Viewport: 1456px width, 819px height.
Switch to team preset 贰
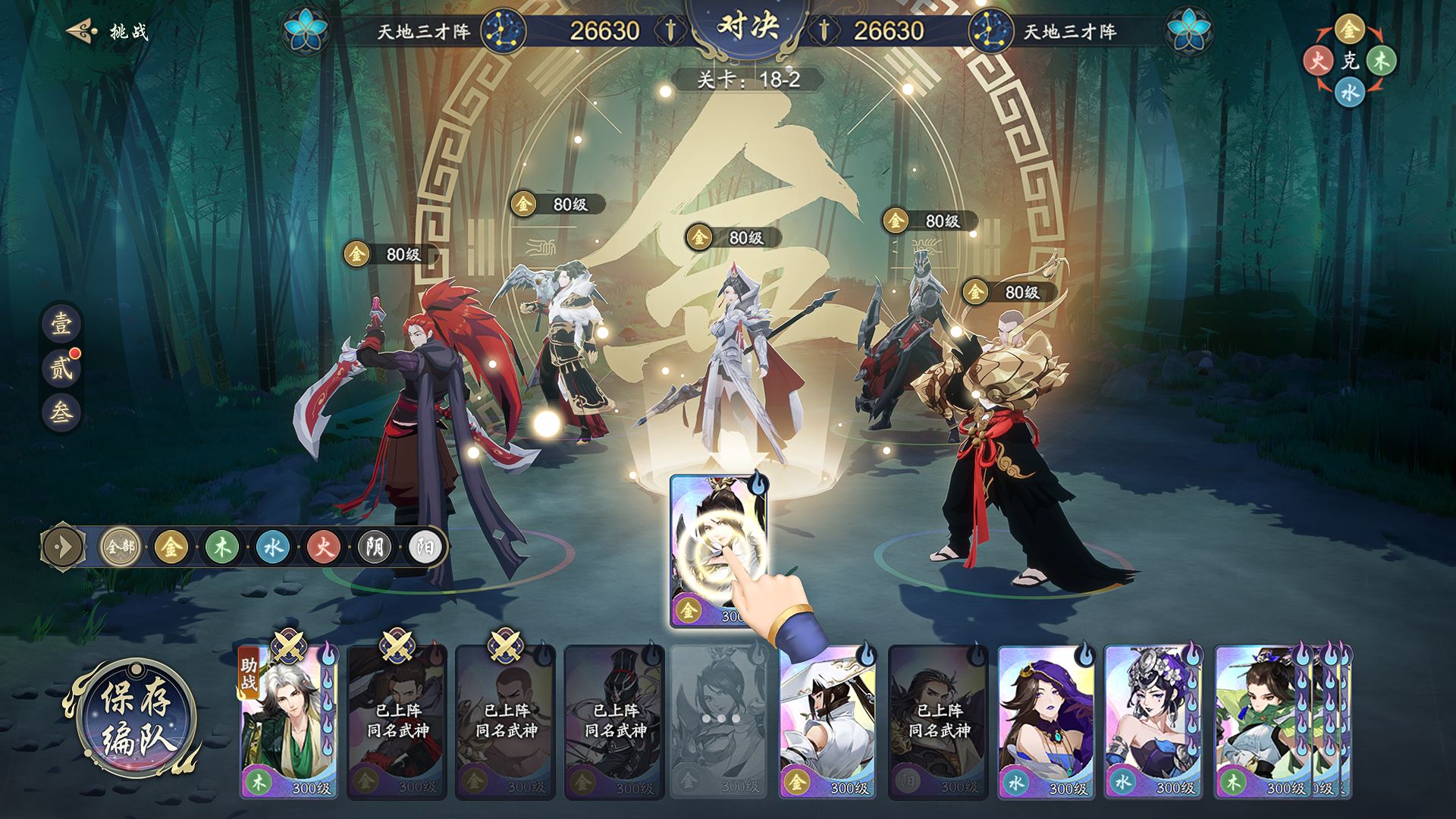pos(61,369)
